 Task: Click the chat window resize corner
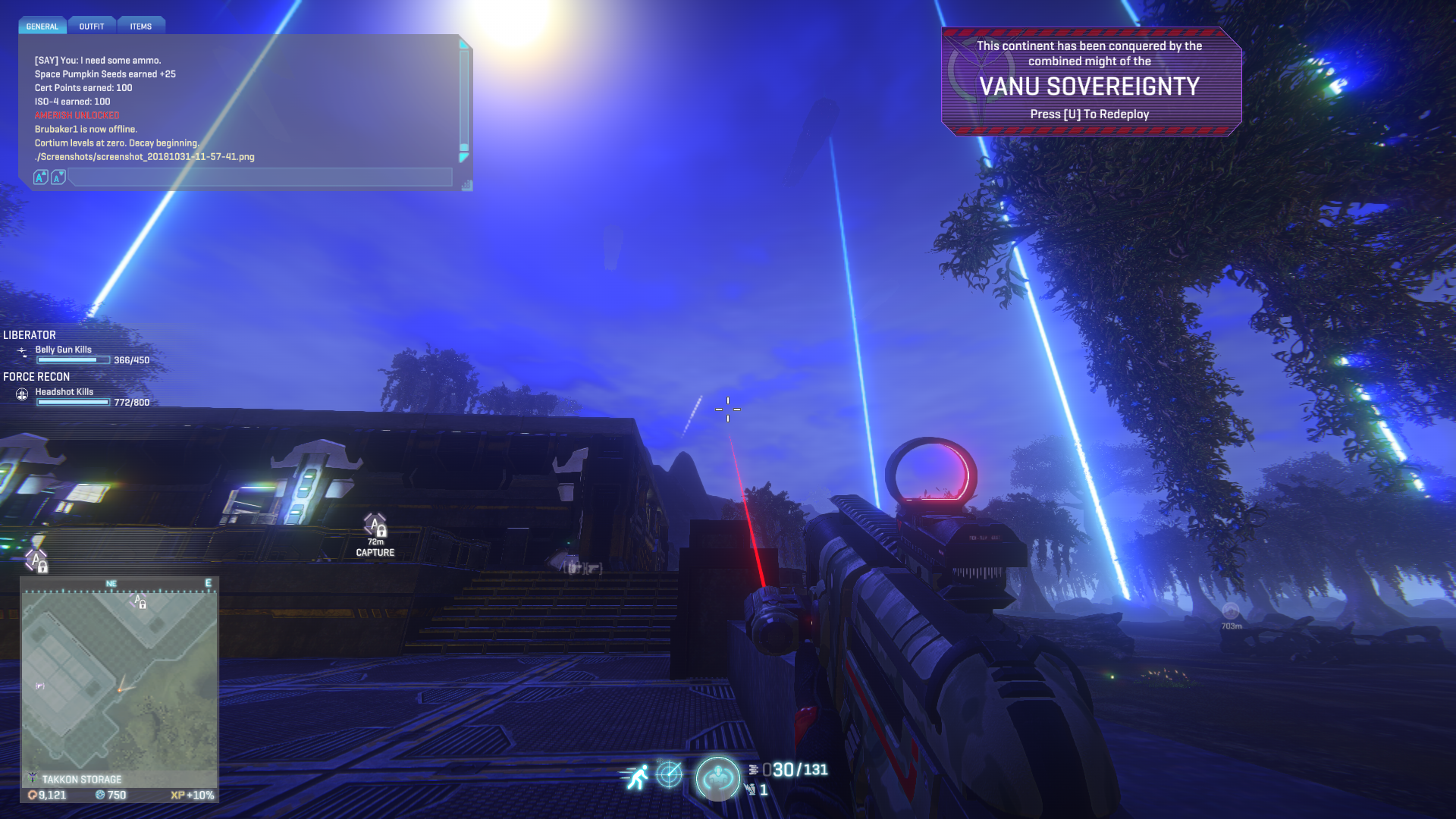click(x=466, y=184)
